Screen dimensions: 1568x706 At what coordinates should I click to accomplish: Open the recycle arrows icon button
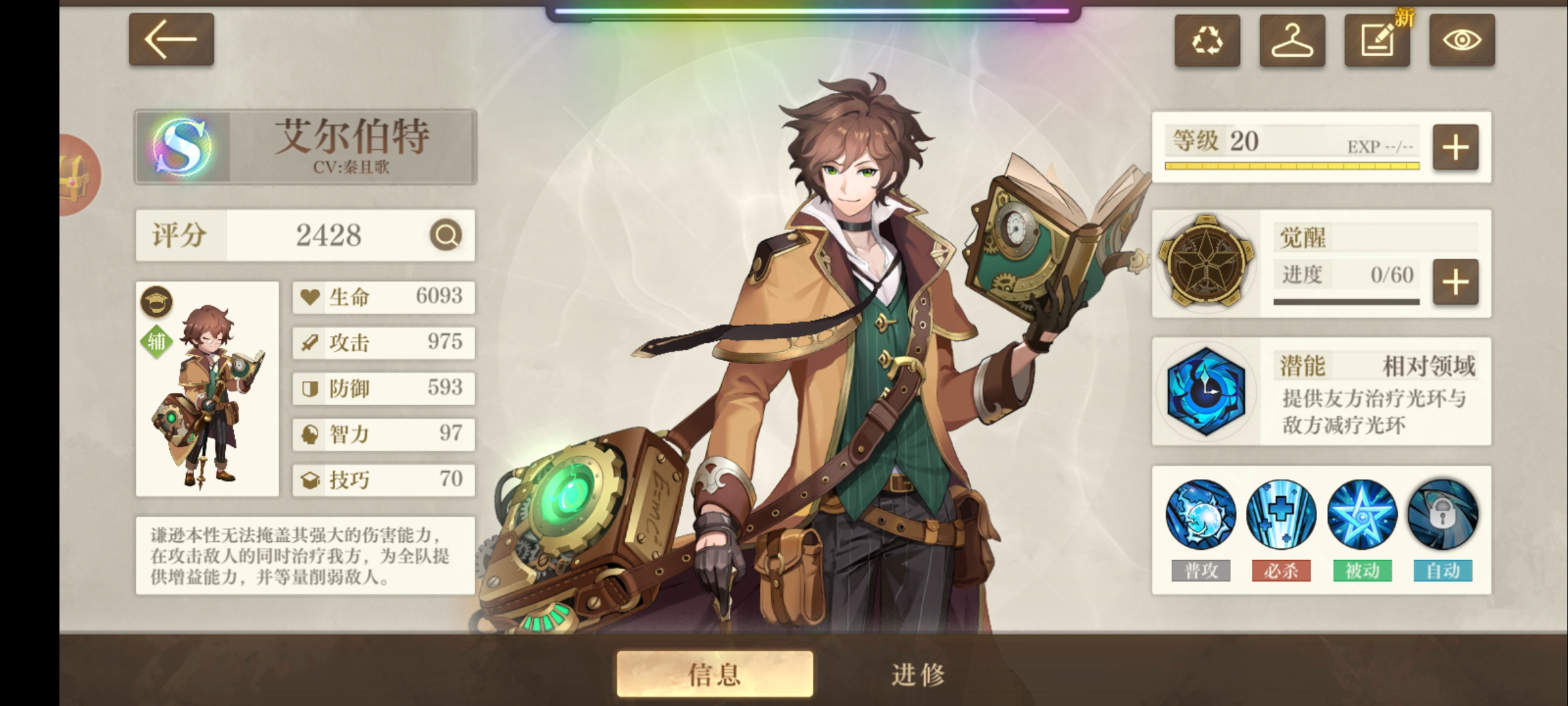(1207, 41)
